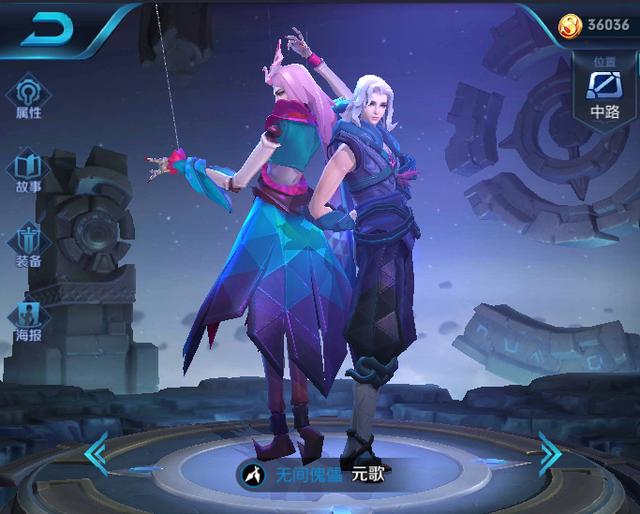Open the 装备 equipment page
Viewport: 640px width, 514px height.
[28, 245]
